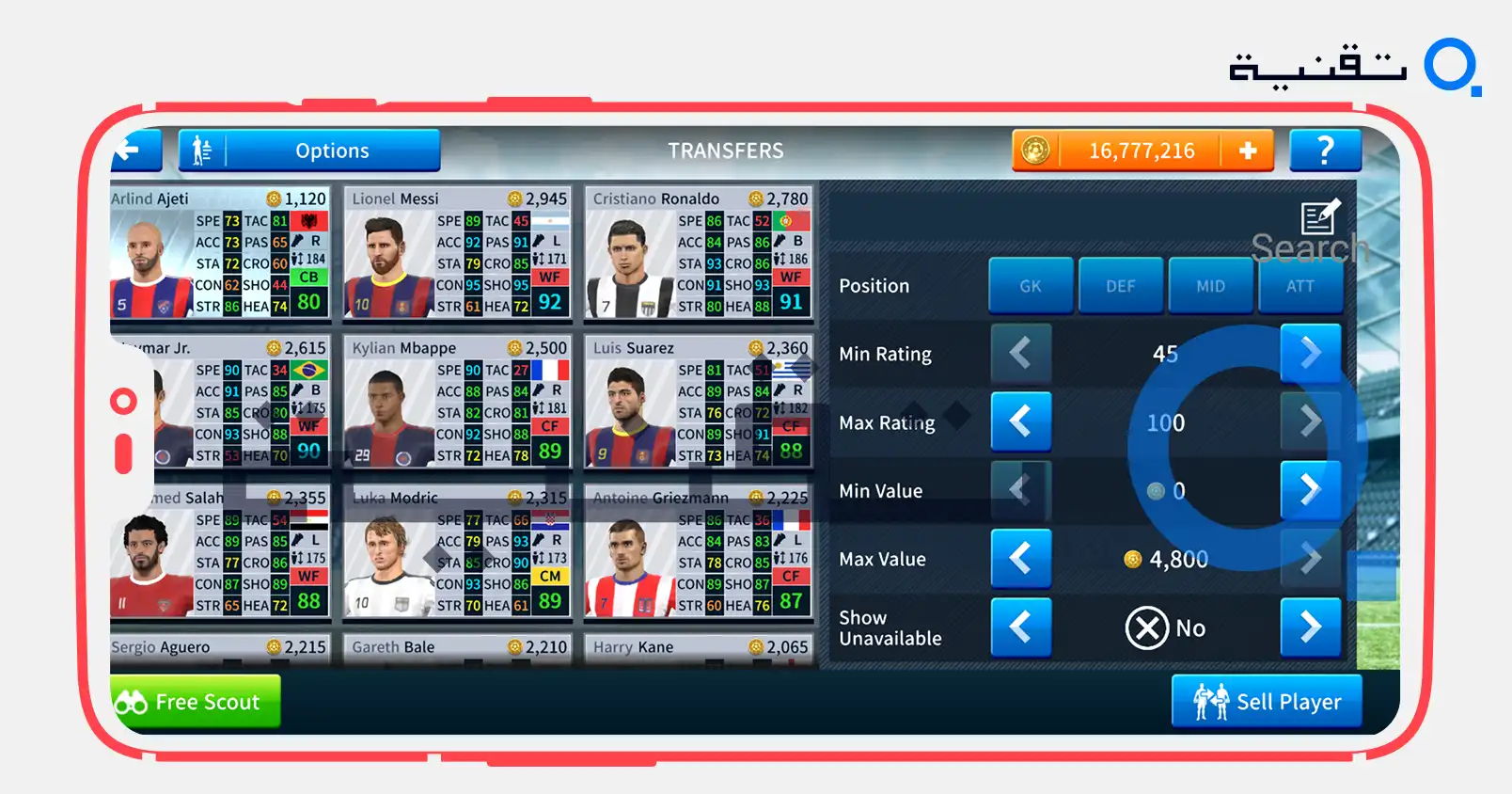Screen dimensions: 1512x794
Task: Select Luka Modric's player card
Action: point(458,552)
